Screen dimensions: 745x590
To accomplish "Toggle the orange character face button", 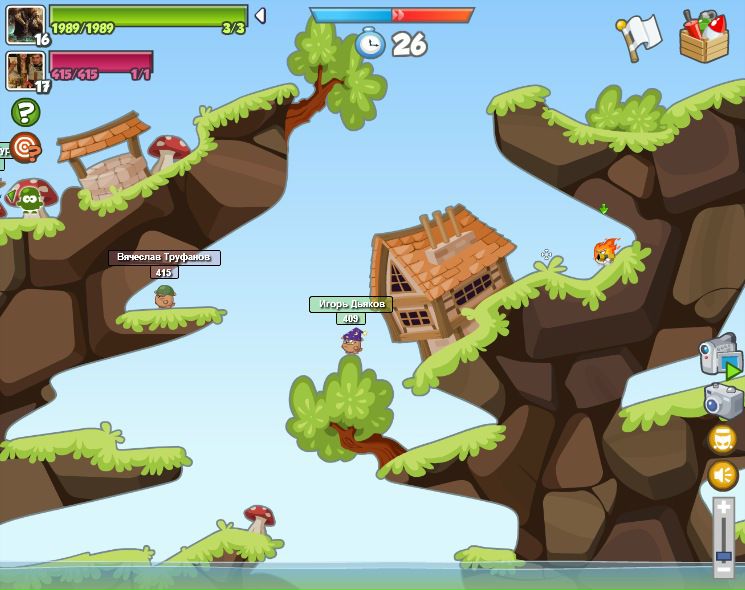I will pos(723,439).
